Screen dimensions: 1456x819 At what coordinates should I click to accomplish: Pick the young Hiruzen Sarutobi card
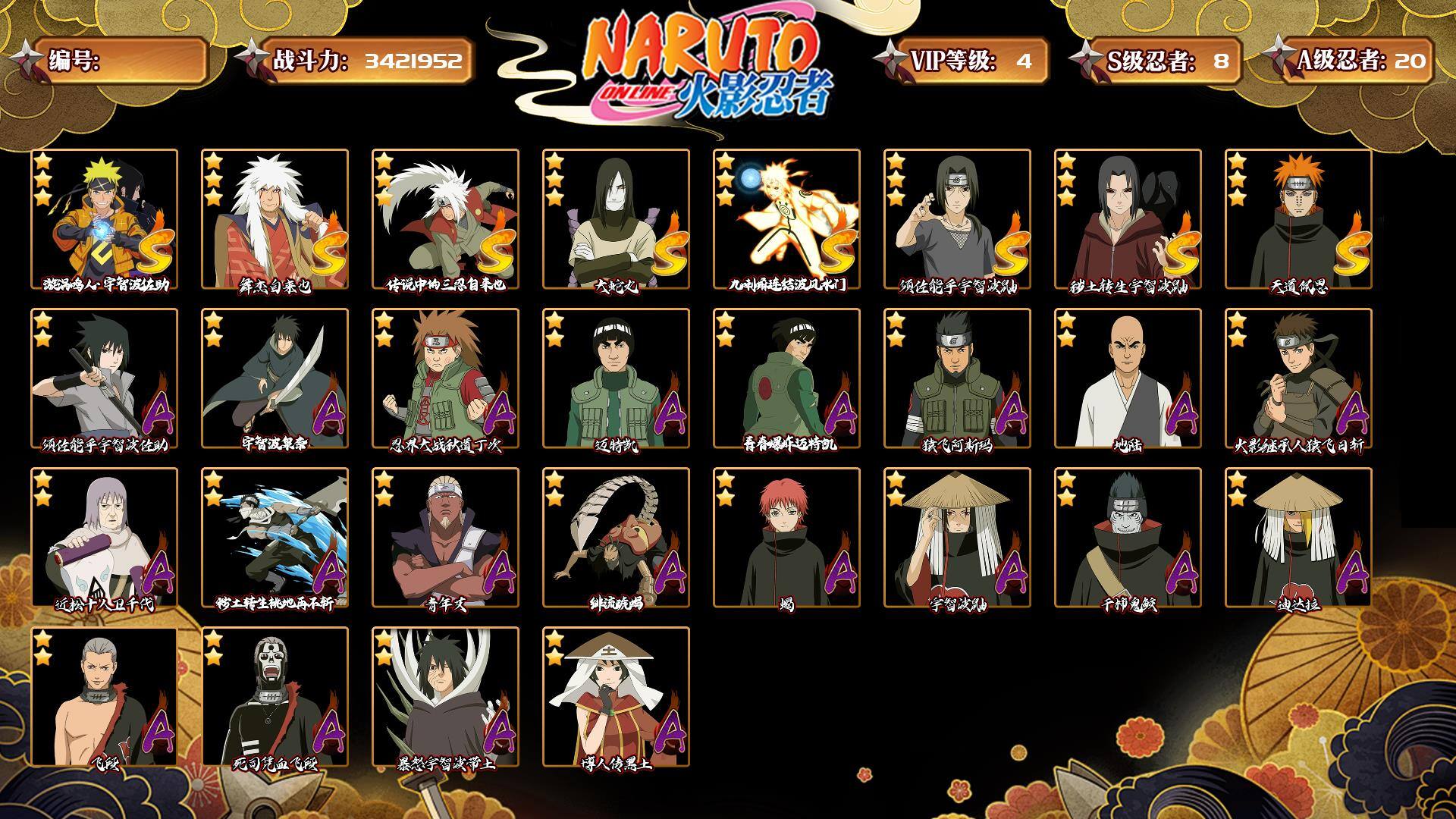(1298, 378)
